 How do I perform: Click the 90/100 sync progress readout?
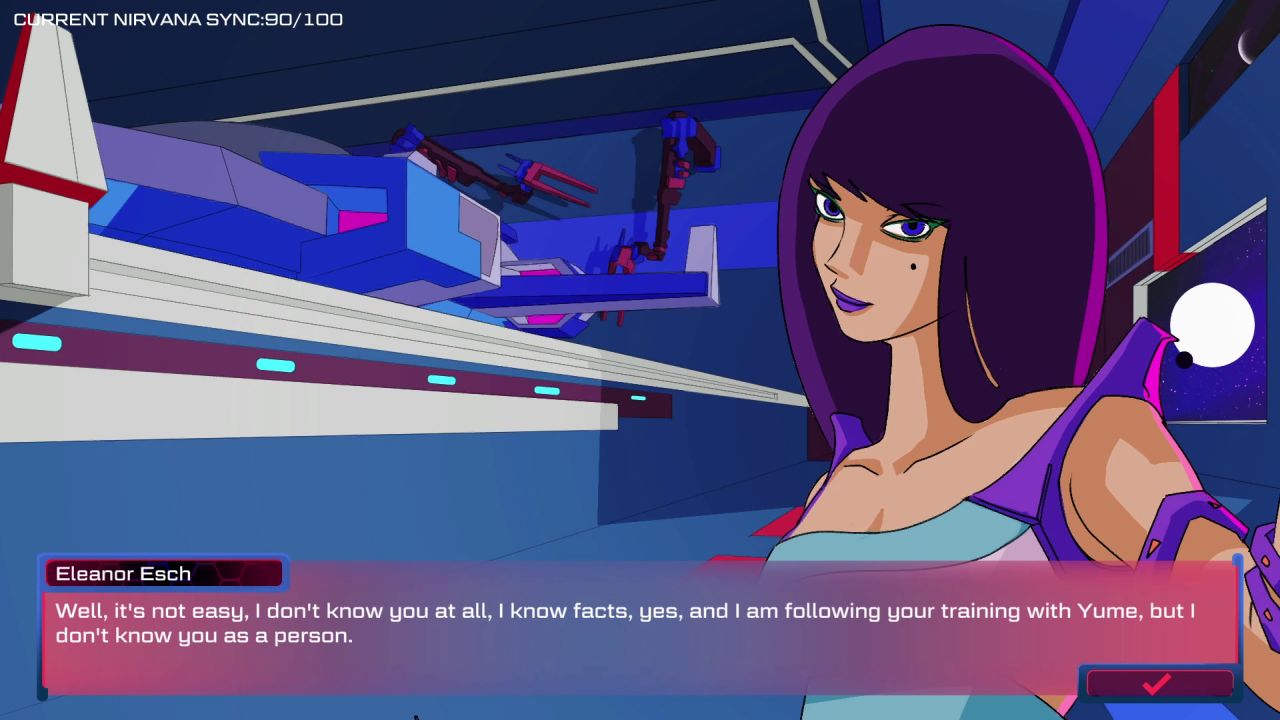pyautogui.click(x=305, y=18)
